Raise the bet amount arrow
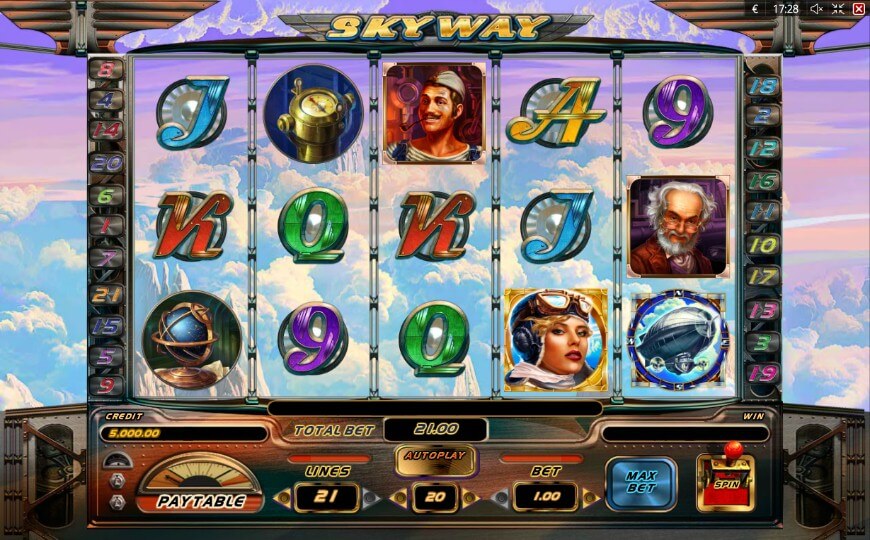 tap(589, 496)
